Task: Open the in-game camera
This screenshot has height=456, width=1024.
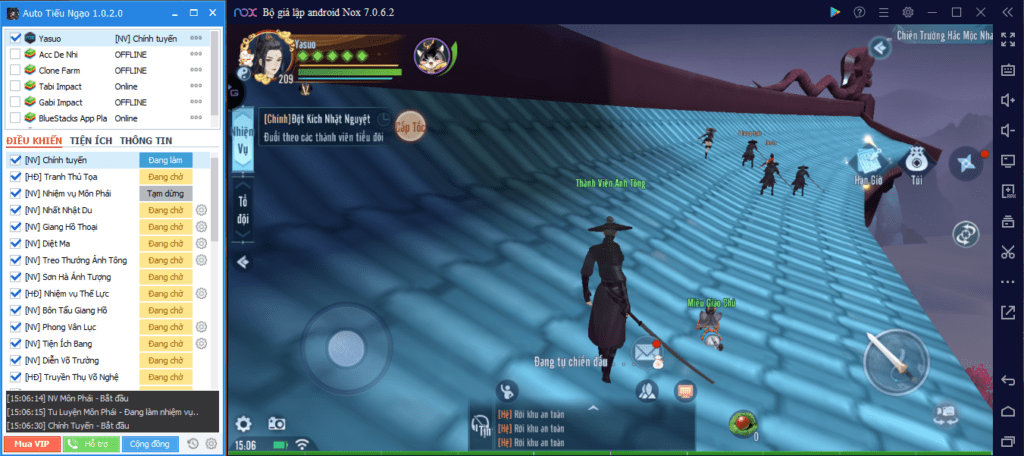Action: (x=273, y=424)
